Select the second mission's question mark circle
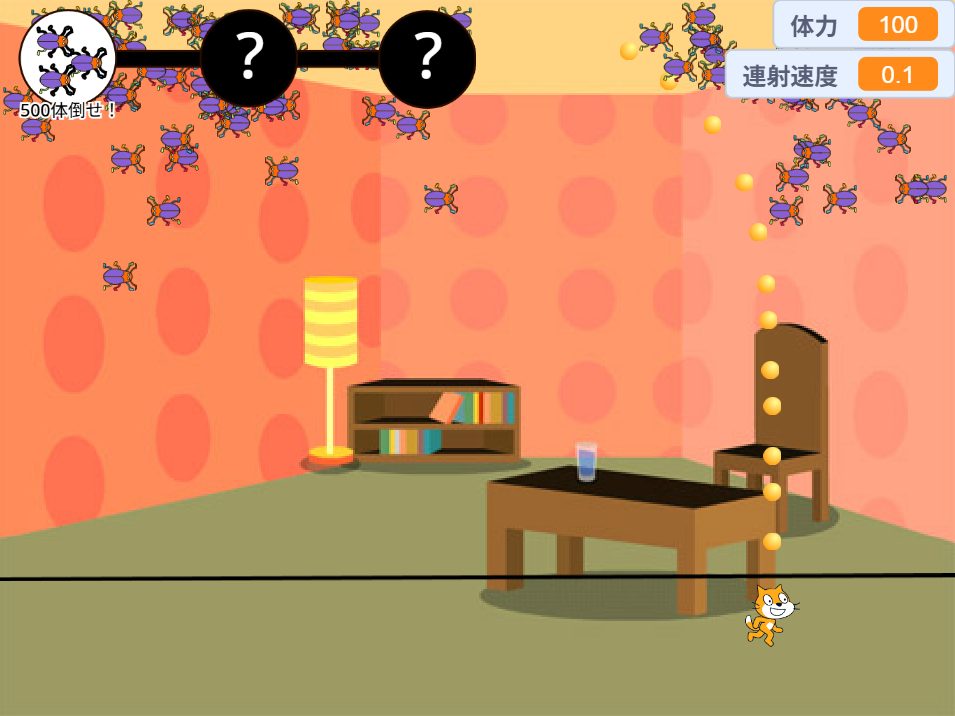 (248, 58)
